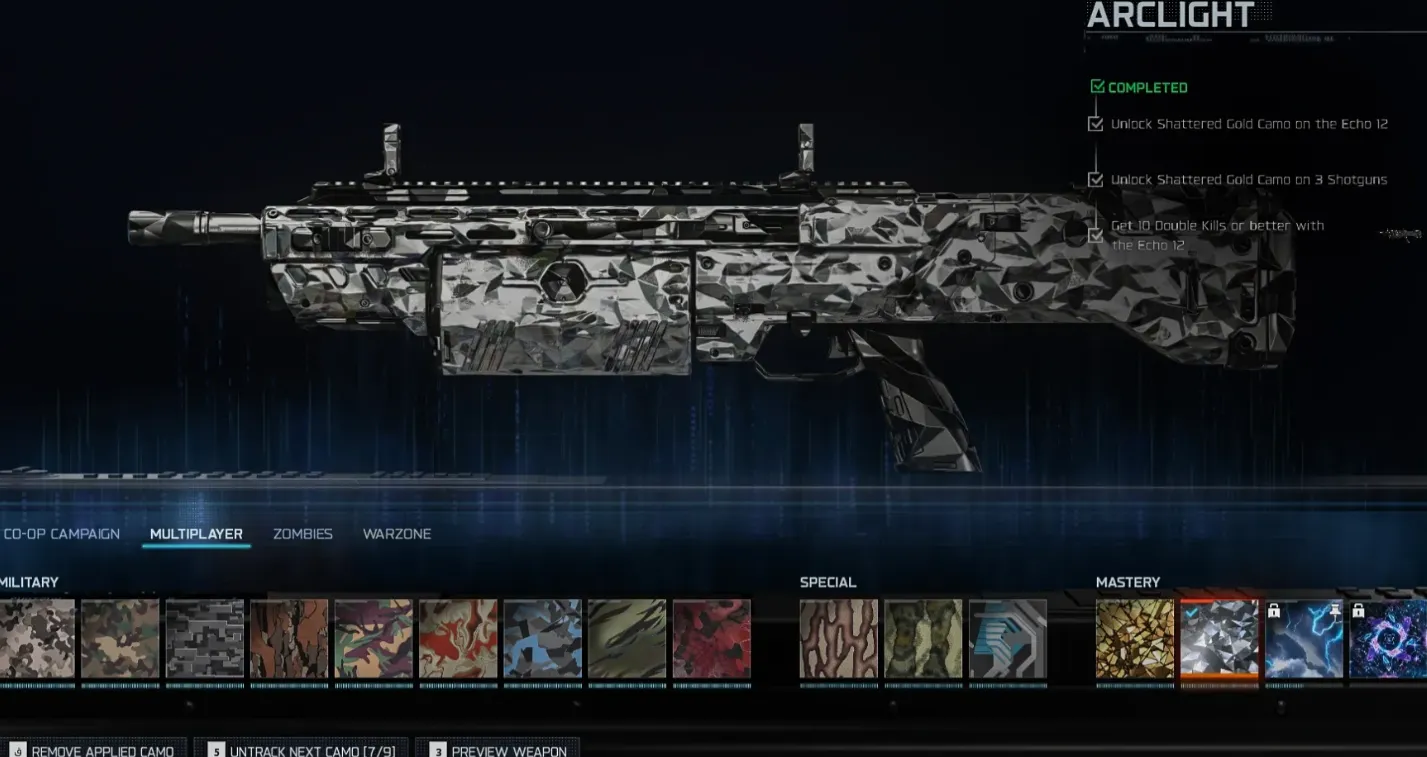The height and width of the screenshot is (757, 1427).
Task: Click REMOVE APPLIED CAMO
Action: (95, 749)
